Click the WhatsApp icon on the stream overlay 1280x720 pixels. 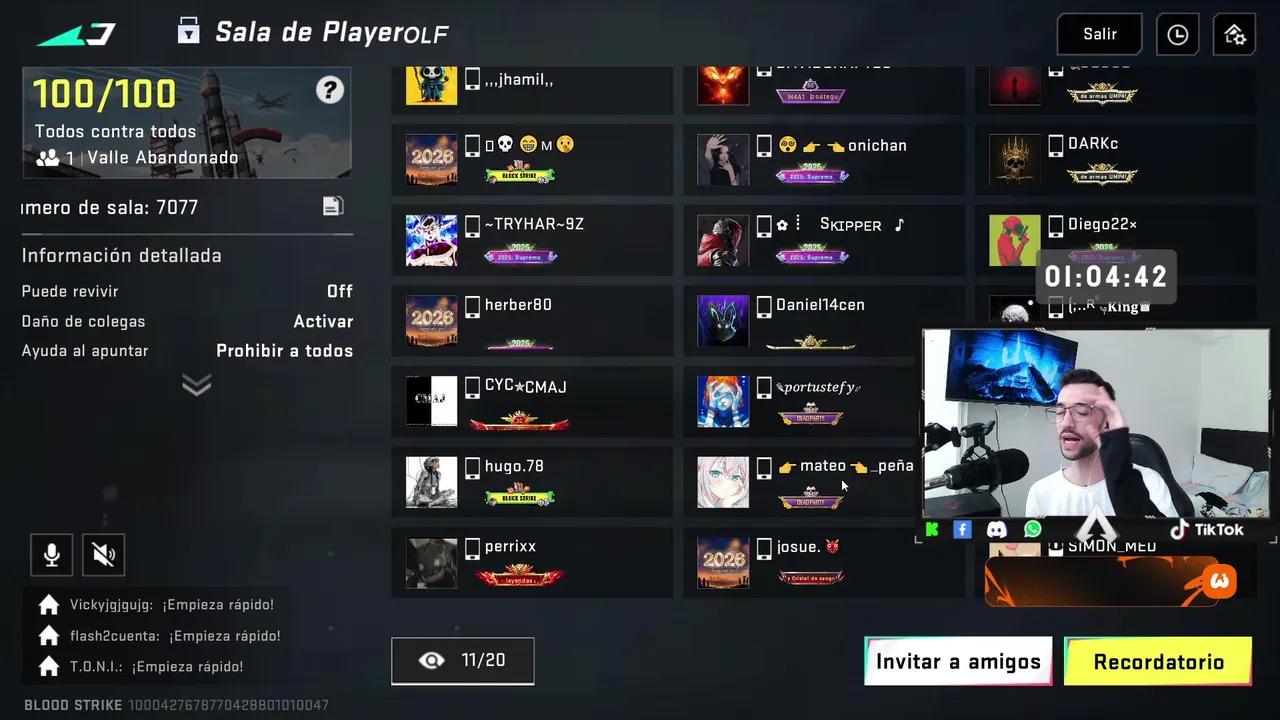coord(1033,529)
